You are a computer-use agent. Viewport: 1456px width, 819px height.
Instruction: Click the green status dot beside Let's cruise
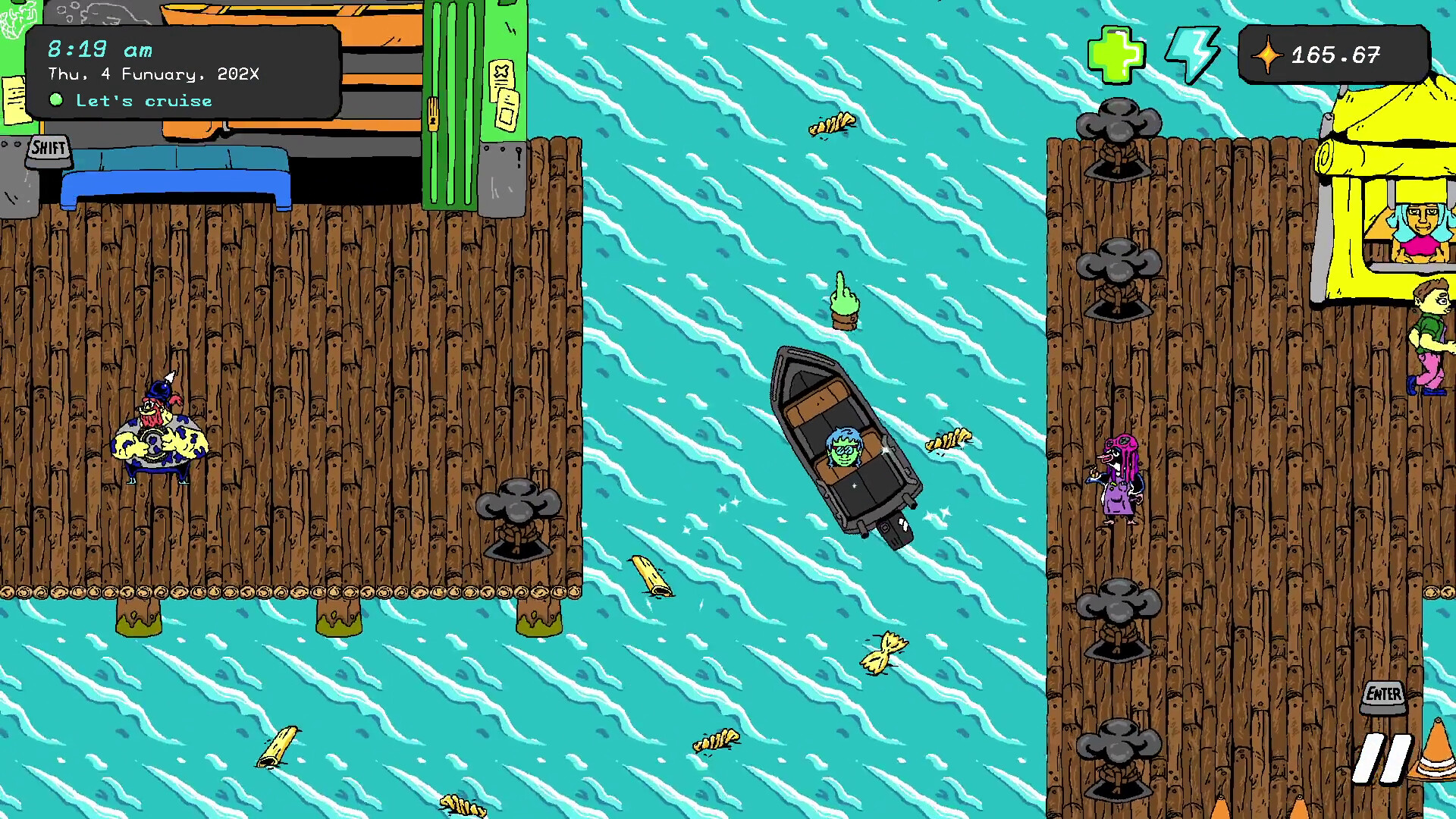click(57, 99)
